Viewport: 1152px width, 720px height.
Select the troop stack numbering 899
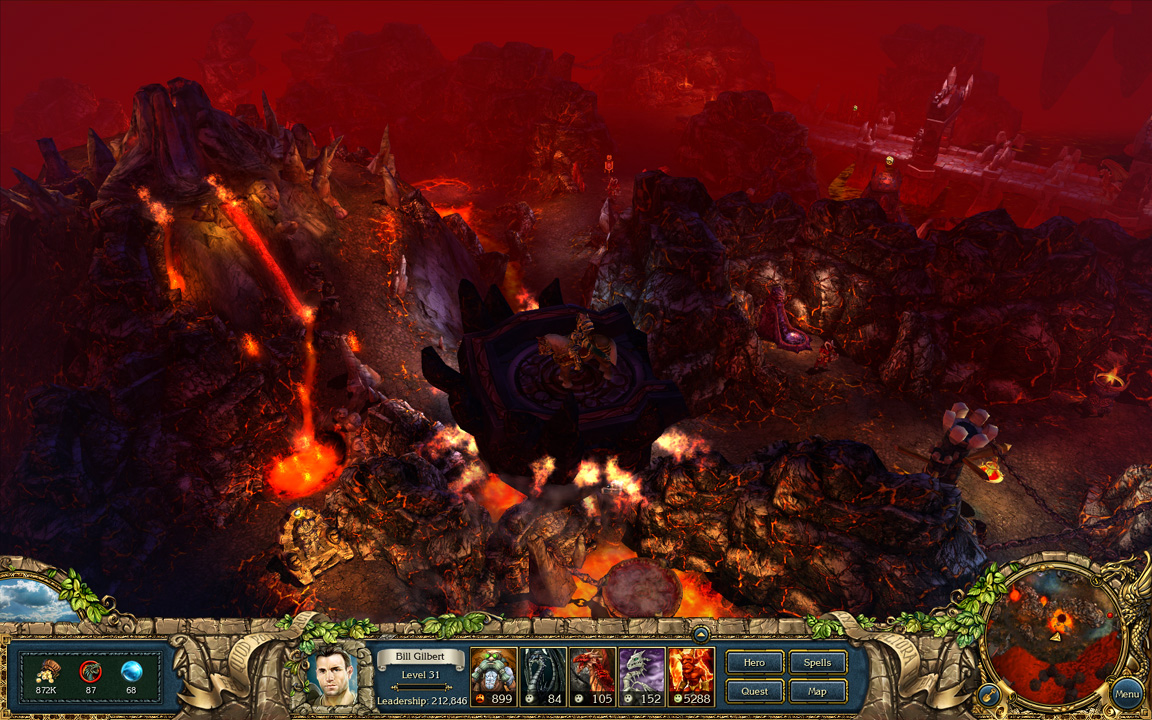point(494,676)
